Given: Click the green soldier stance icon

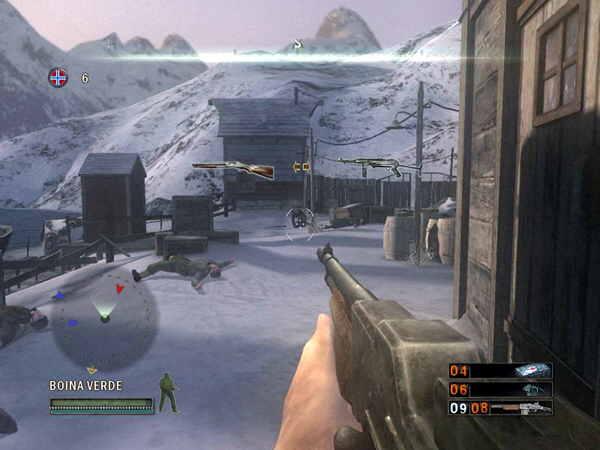Looking at the screenshot, I should [168, 393].
